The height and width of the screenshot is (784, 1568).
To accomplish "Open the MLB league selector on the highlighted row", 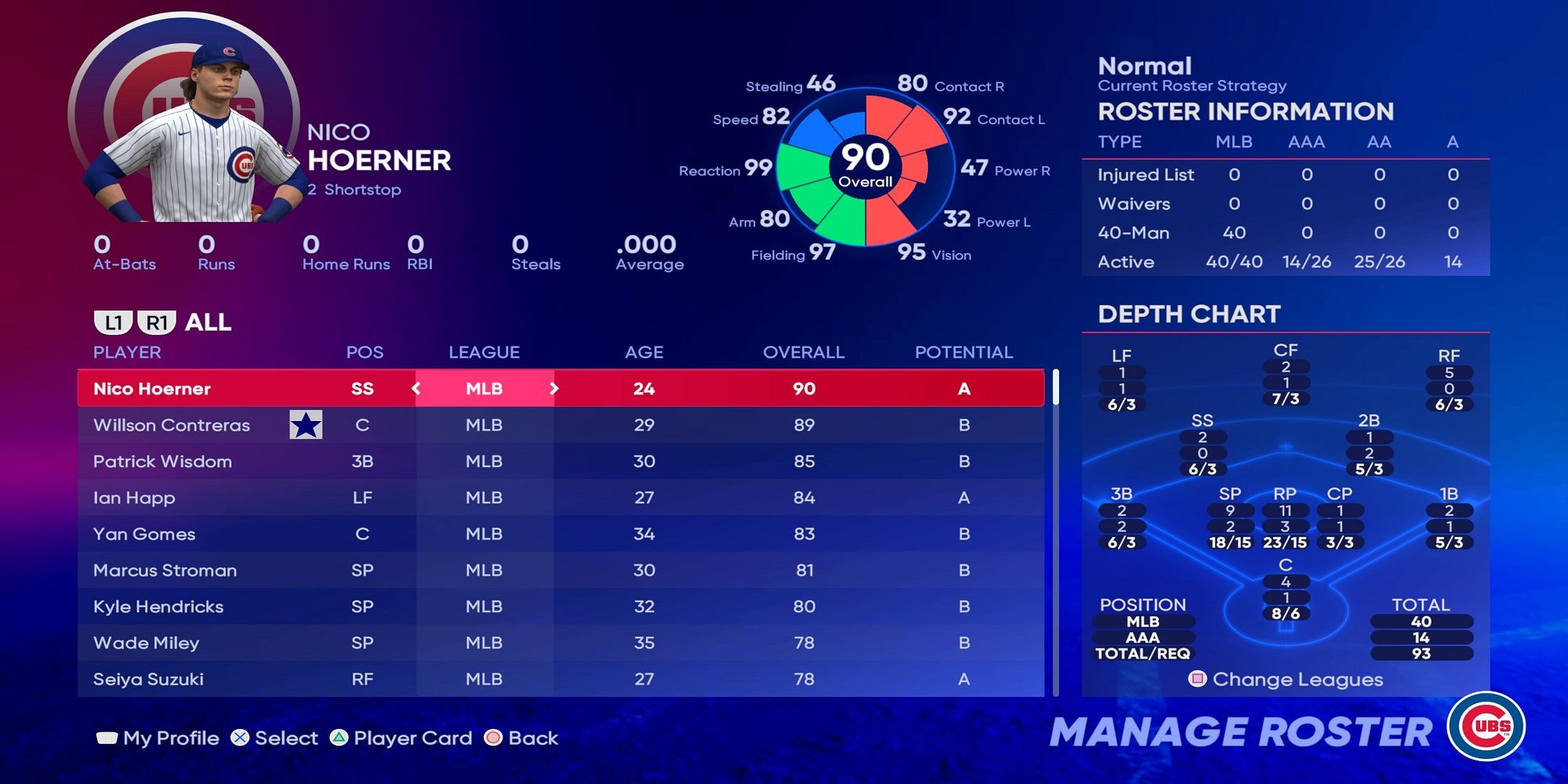I will pos(484,388).
